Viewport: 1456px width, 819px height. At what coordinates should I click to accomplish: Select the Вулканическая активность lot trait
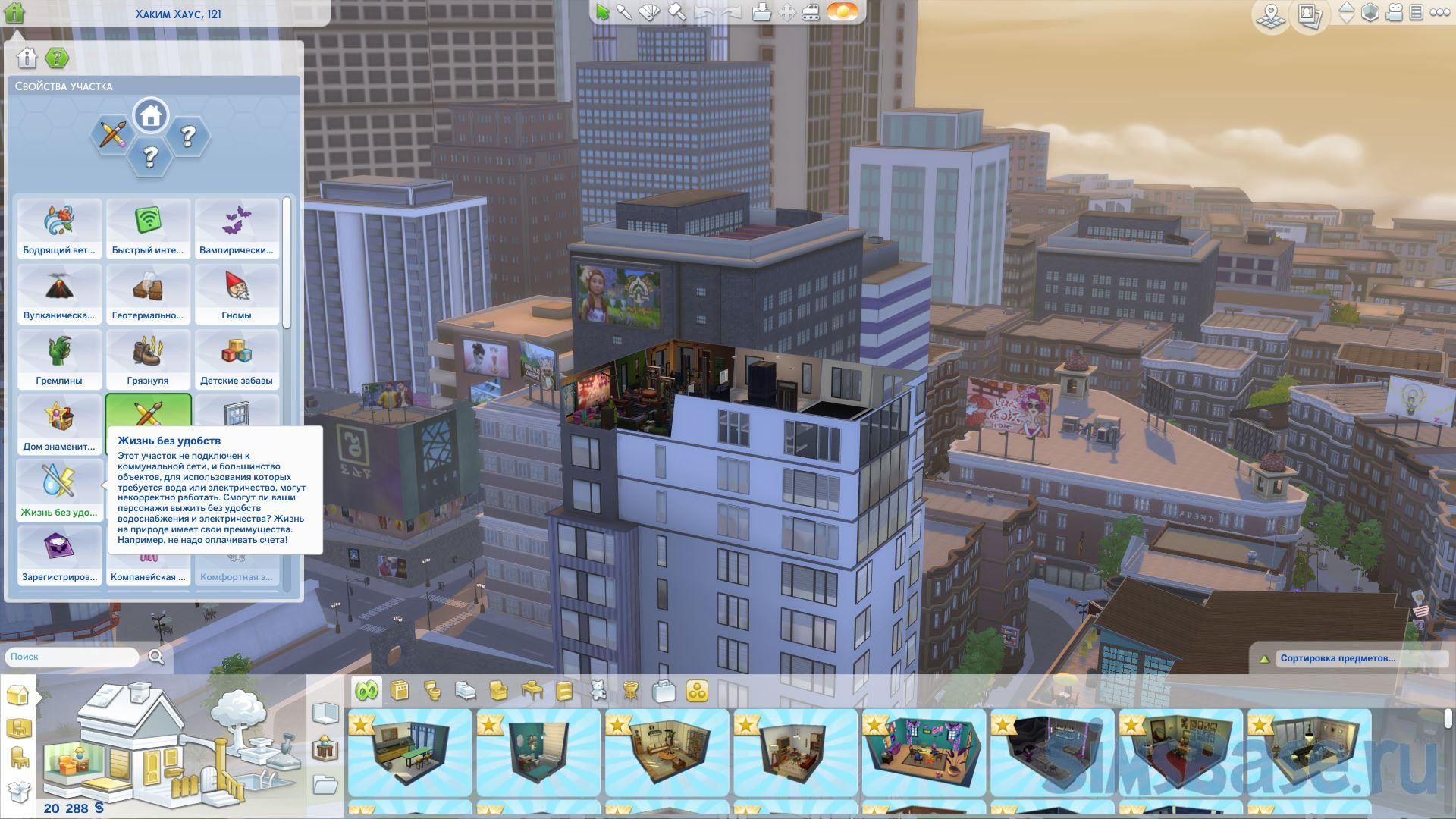coord(59,293)
